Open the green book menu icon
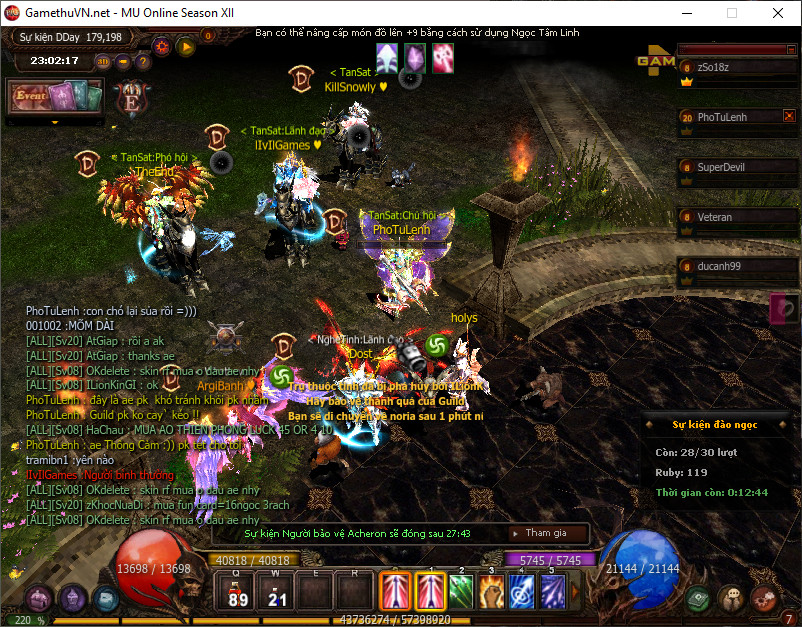Screen dimensions: 802x627 (x=699, y=598)
